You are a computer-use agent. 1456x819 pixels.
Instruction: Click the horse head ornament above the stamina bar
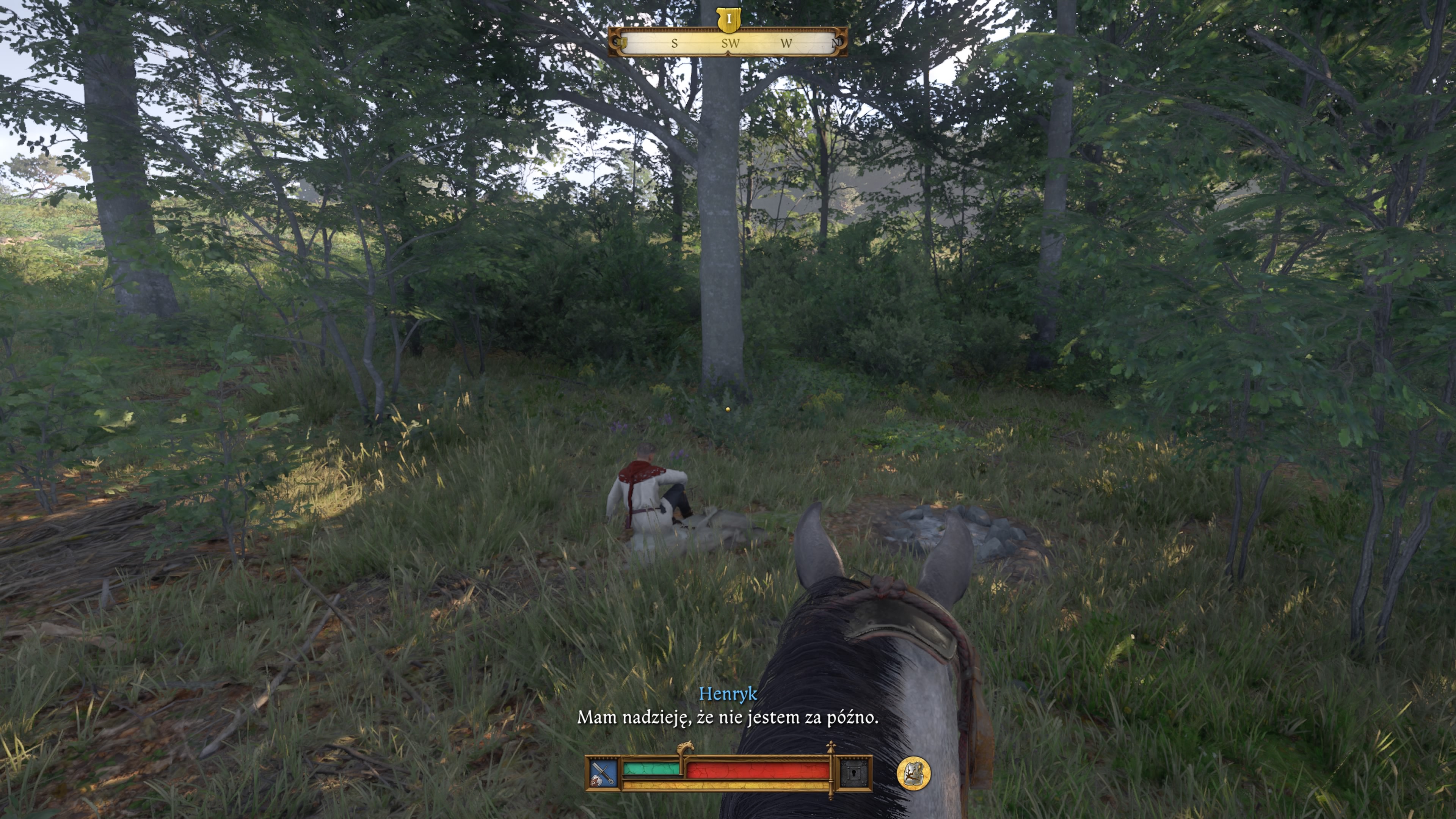coord(686,747)
